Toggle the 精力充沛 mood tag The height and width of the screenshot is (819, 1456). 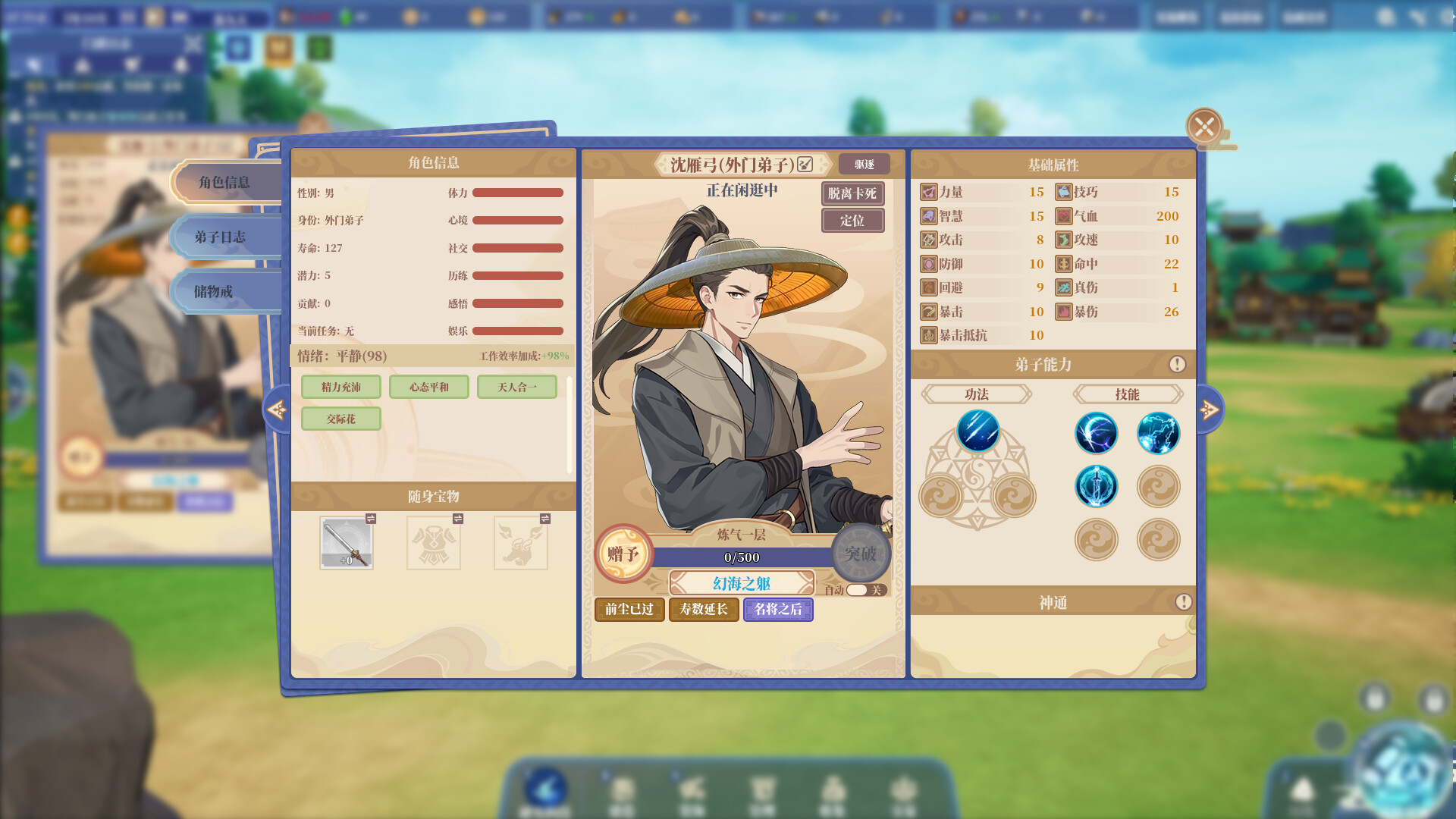pyautogui.click(x=341, y=387)
